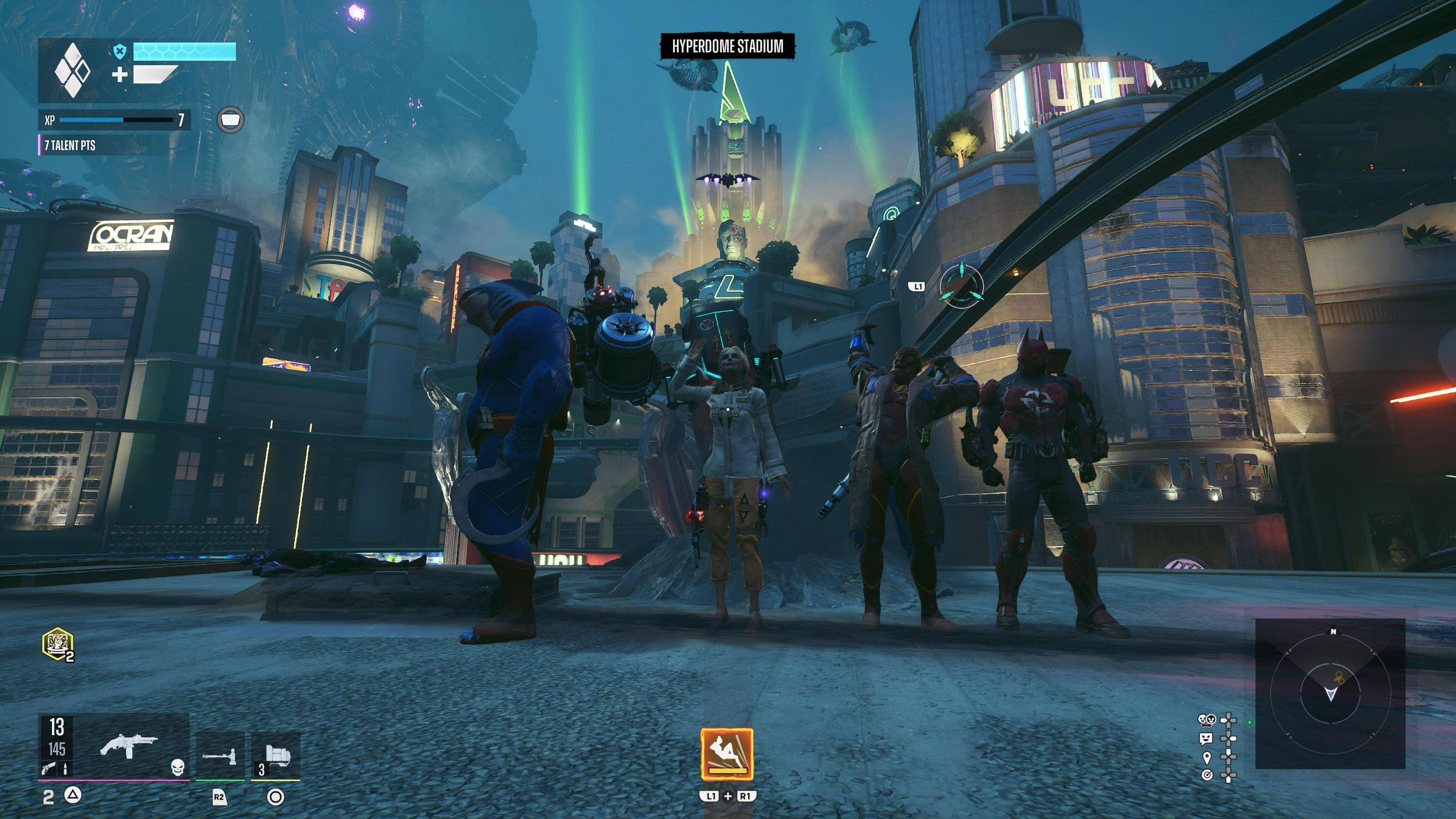Activate the orange sitting emote icon
This screenshot has width=1456, height=819.
(727, 754)
